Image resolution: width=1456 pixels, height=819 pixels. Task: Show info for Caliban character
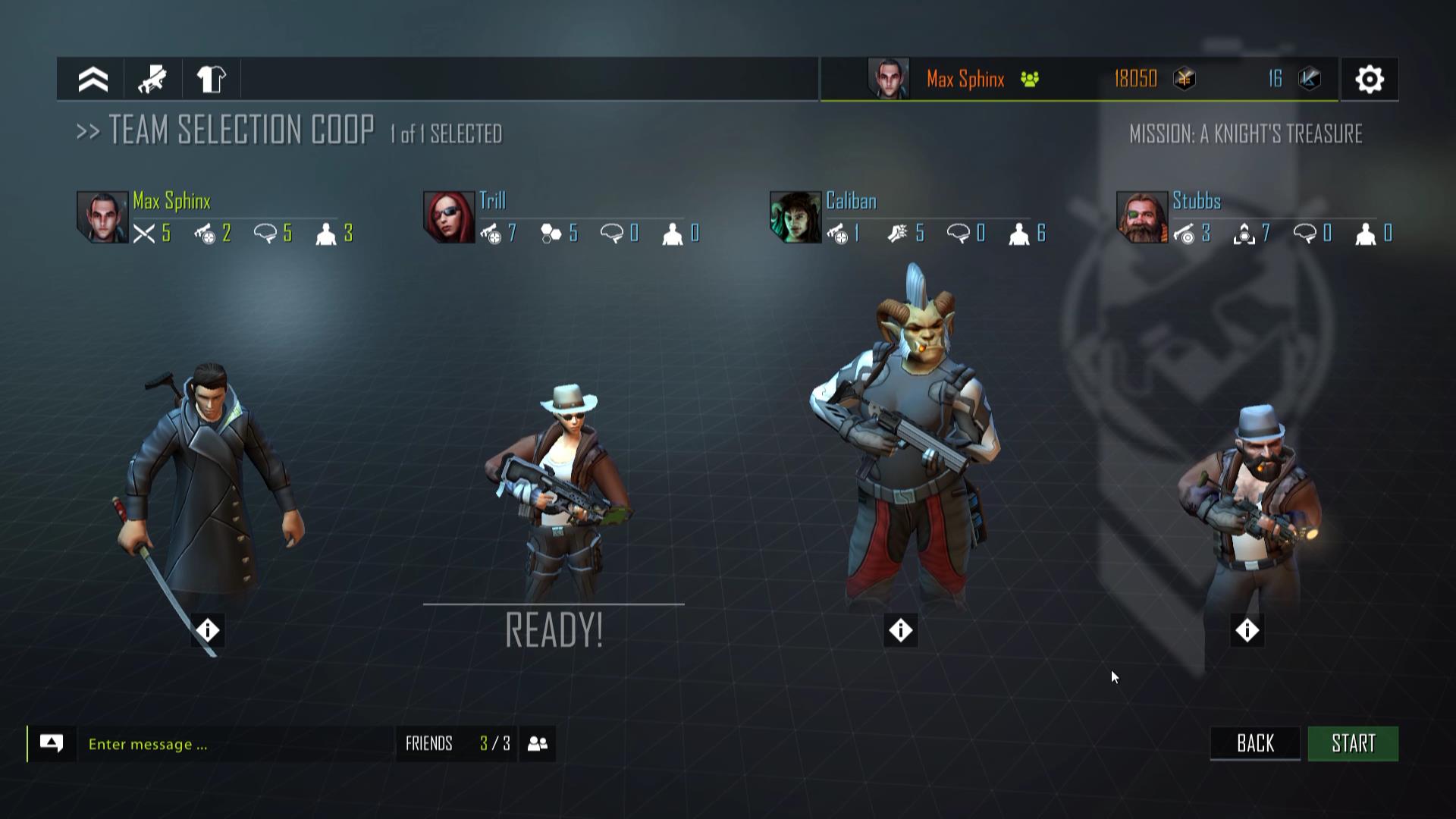(900, 630)
